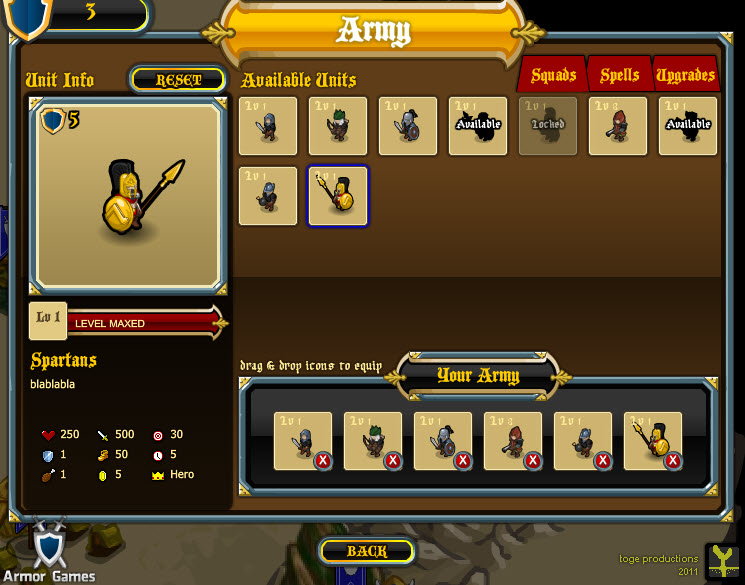Open the Spells tab
Viewport: 745px width, 585px height.
(620, 76)
